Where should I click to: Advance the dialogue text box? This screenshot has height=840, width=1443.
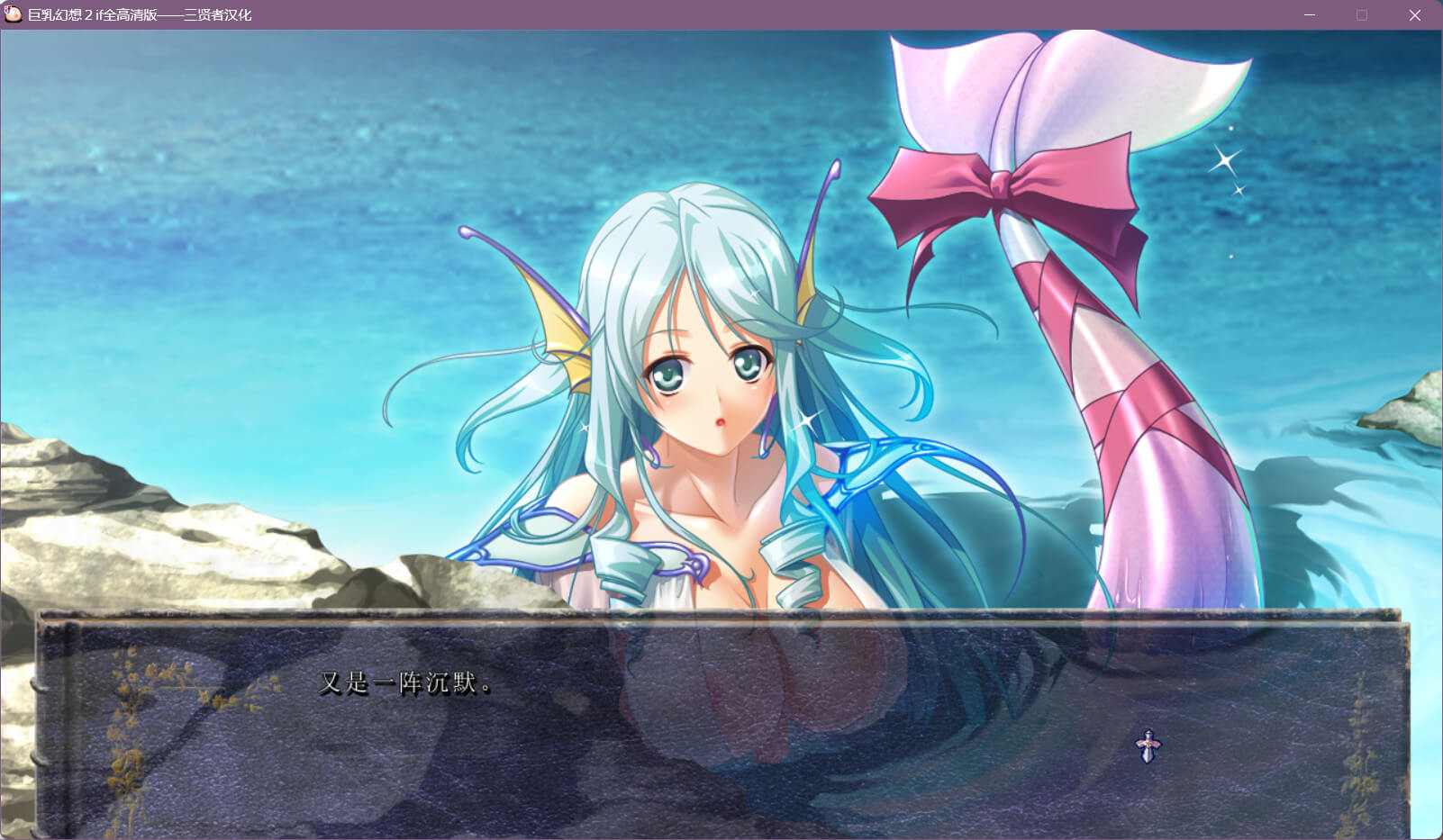click(721, 720)
